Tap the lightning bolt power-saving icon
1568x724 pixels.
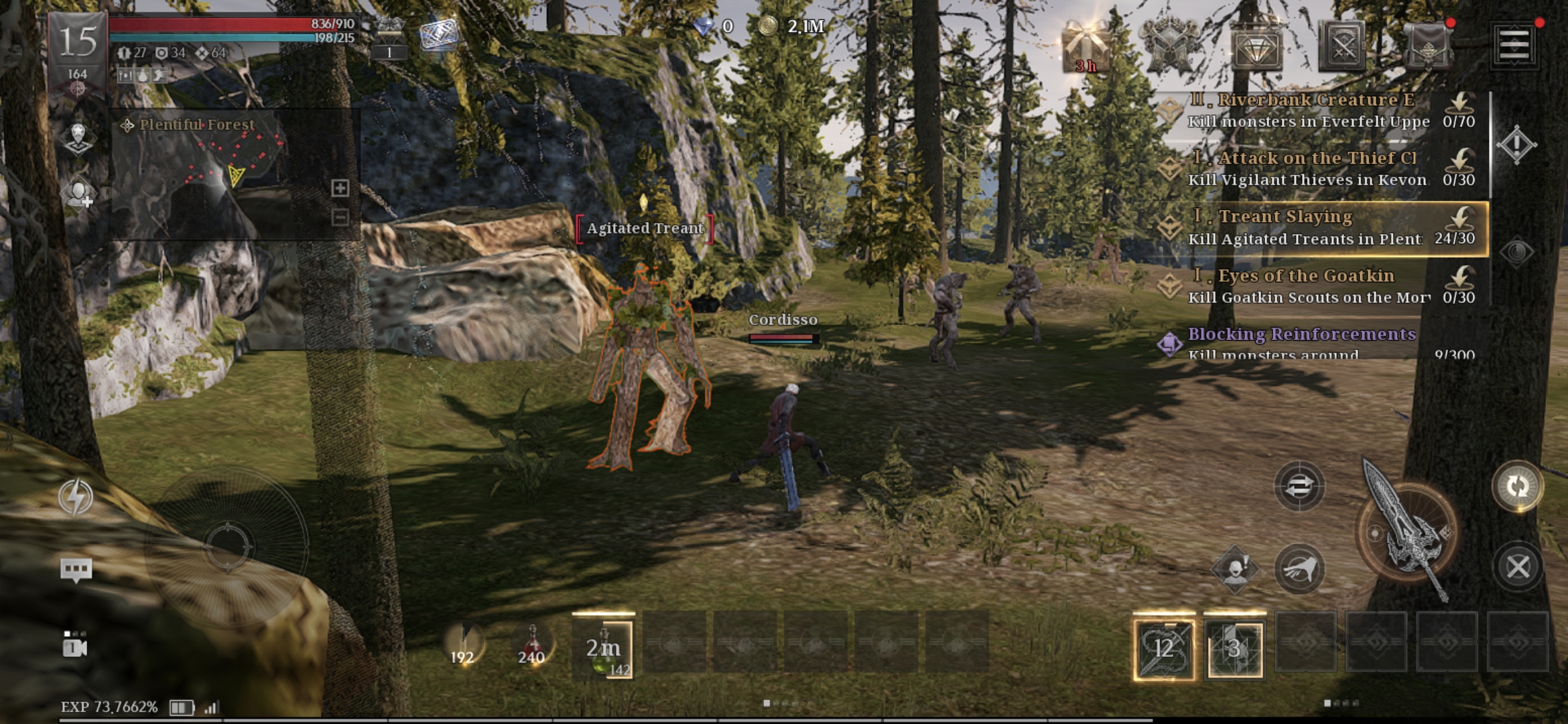tap(76, 497)
